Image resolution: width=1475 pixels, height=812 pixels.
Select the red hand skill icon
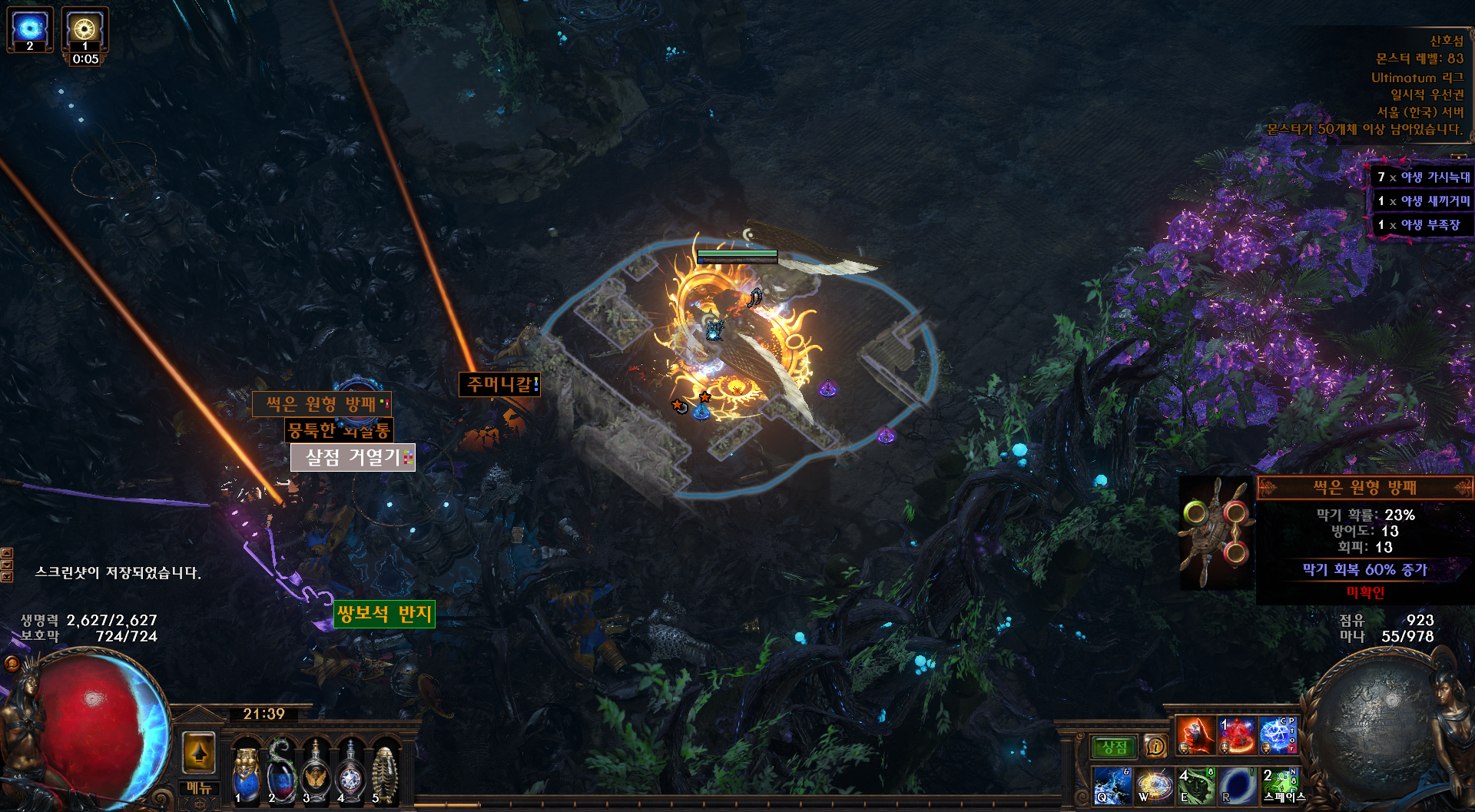tap(1195, 735)
